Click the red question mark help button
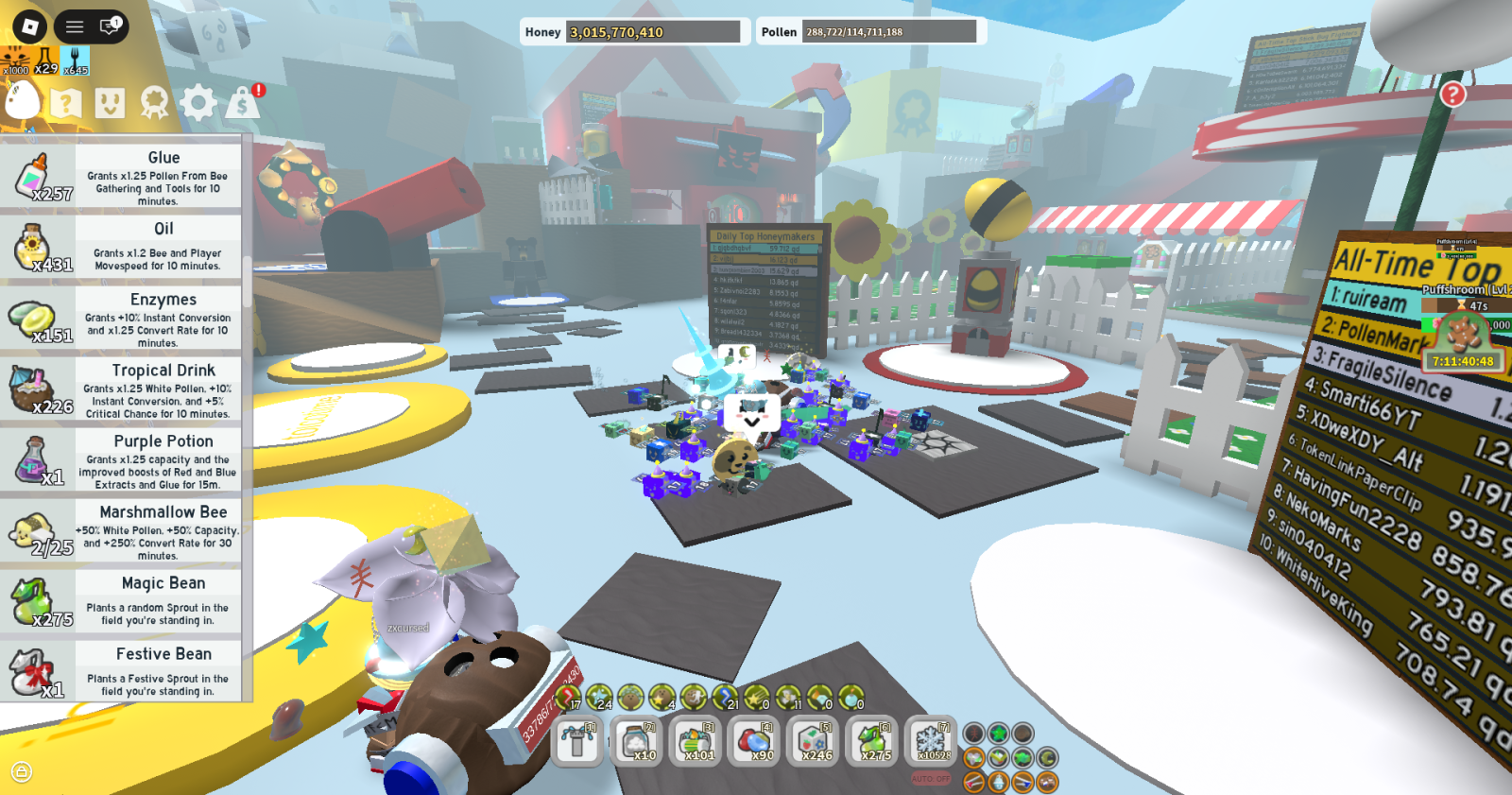 [1452, 94]
